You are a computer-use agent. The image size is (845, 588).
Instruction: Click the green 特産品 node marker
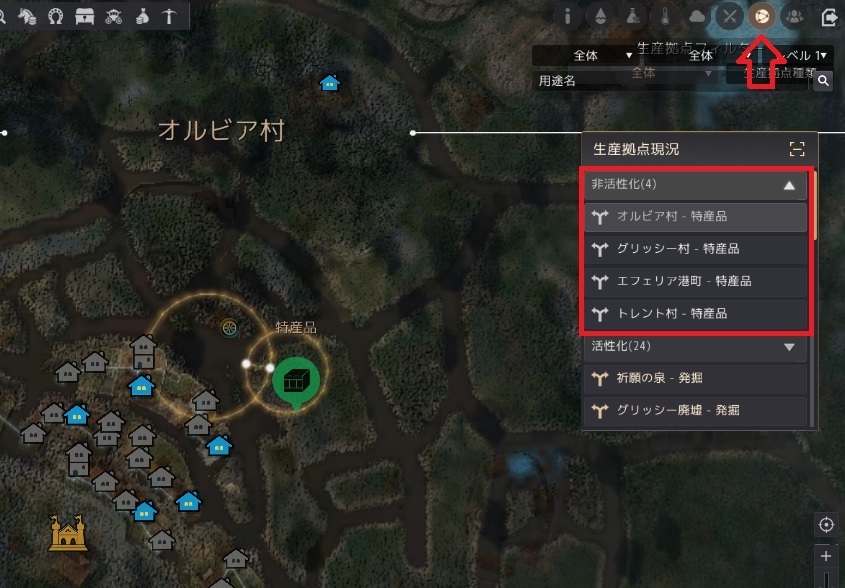pos(295,382)
